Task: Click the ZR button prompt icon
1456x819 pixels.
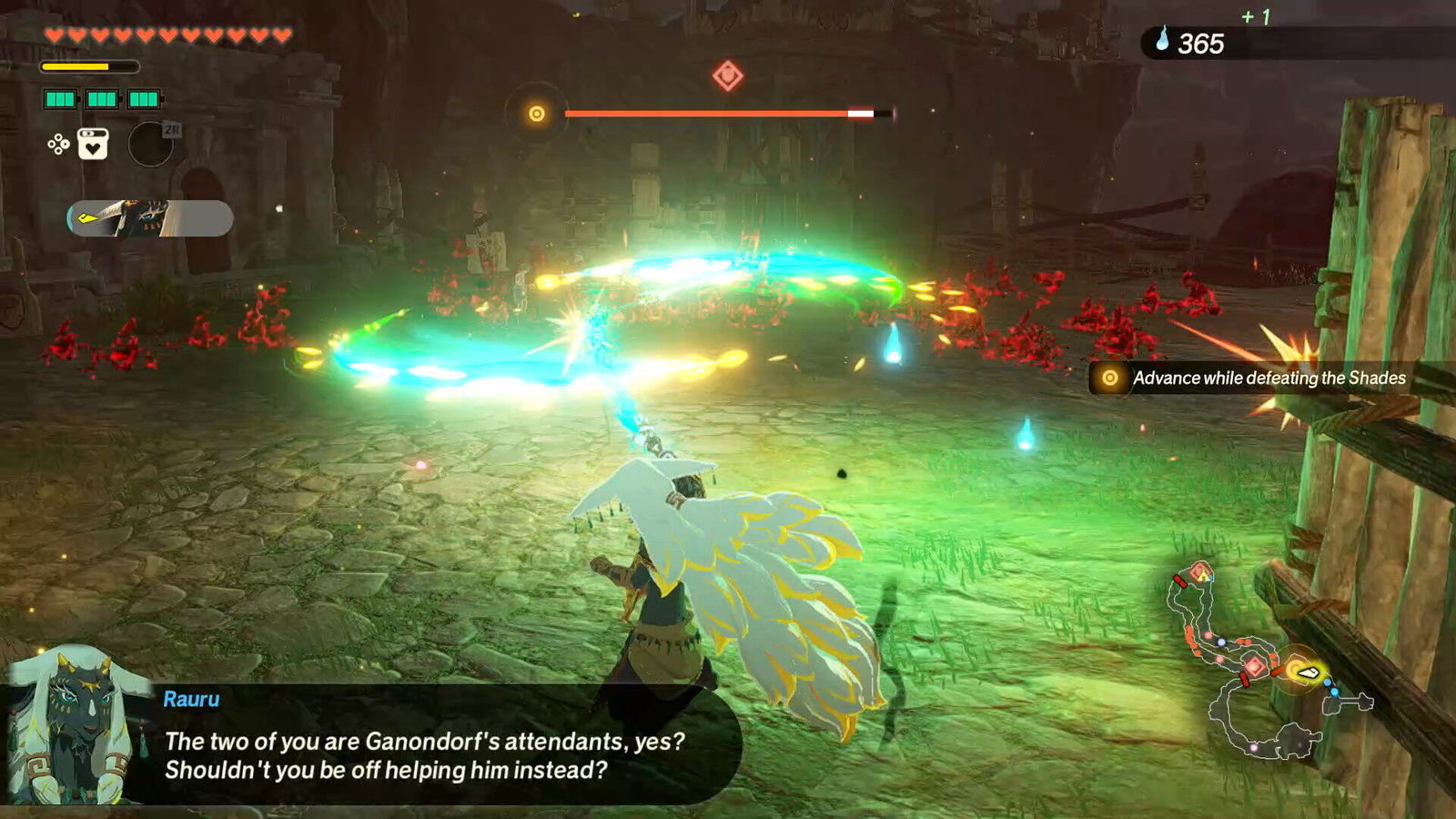Action: click(x=173, y=131)
